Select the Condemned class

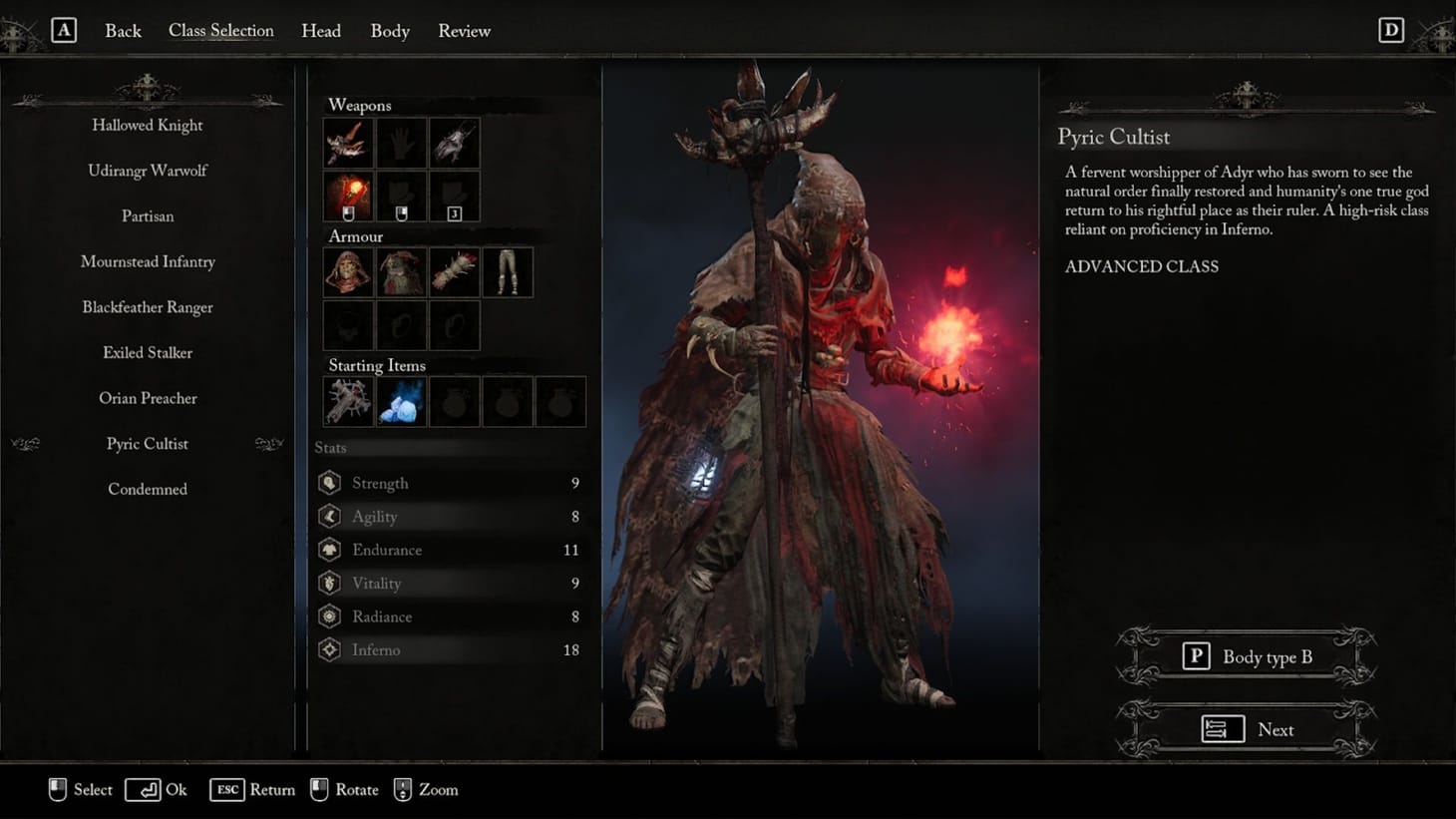click(147, 489)
